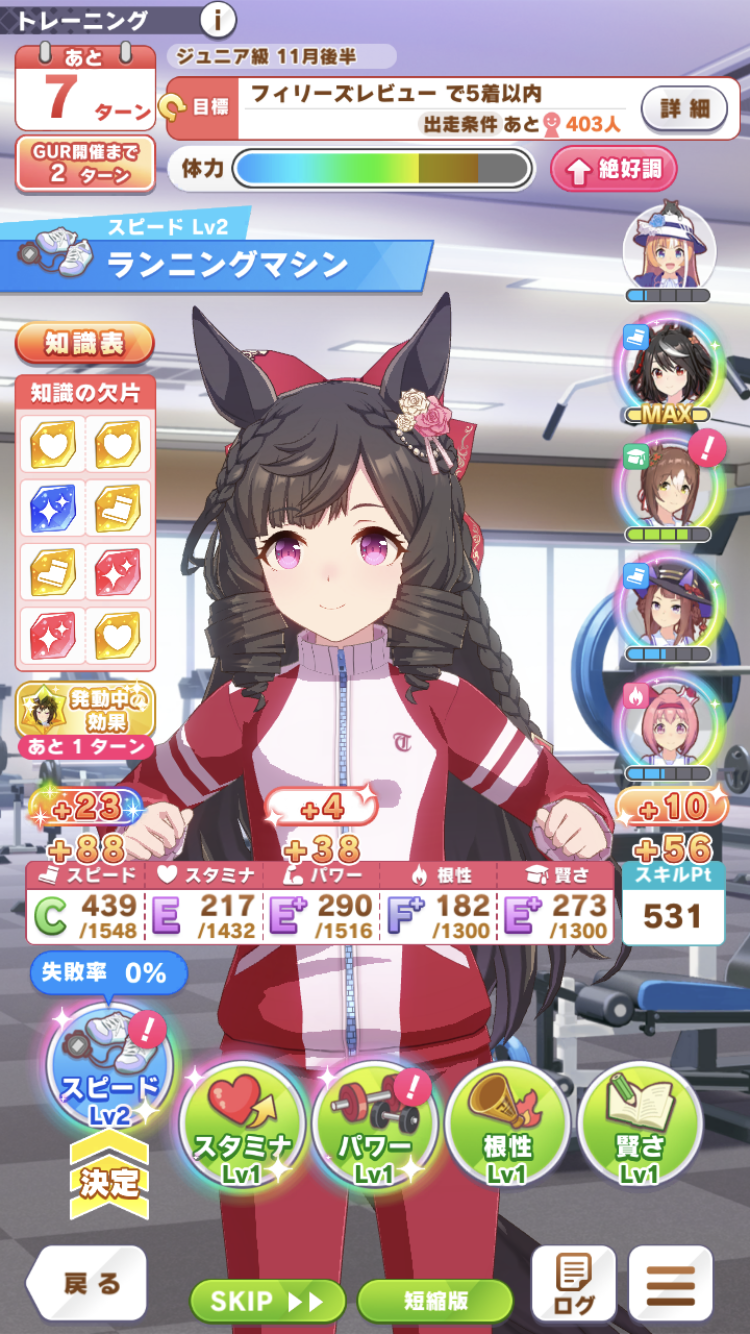
Task: Activate the SKIP button
Action: 267,1300
